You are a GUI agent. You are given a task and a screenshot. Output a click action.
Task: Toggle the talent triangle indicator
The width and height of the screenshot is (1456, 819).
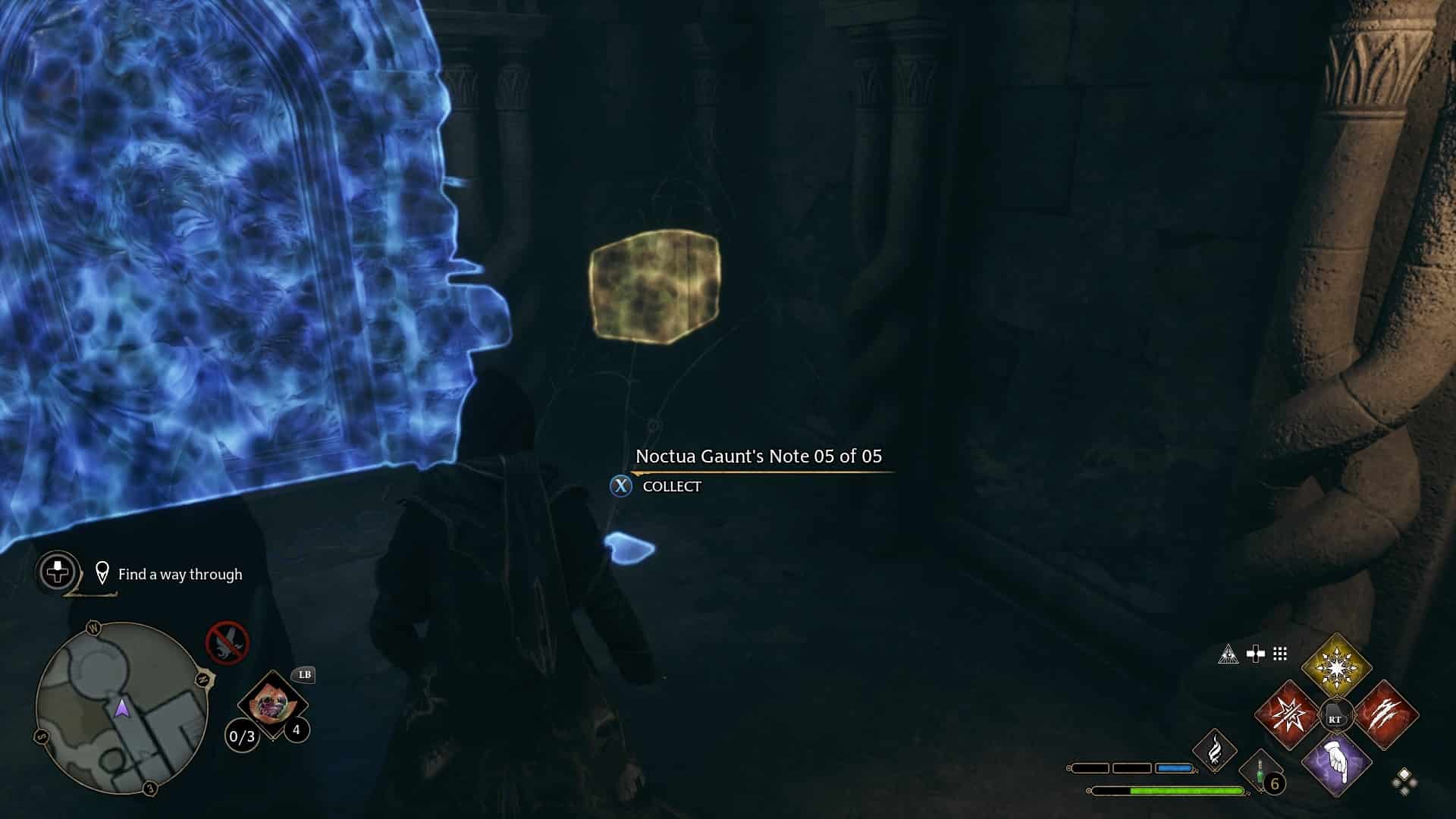pos(1227,654)
